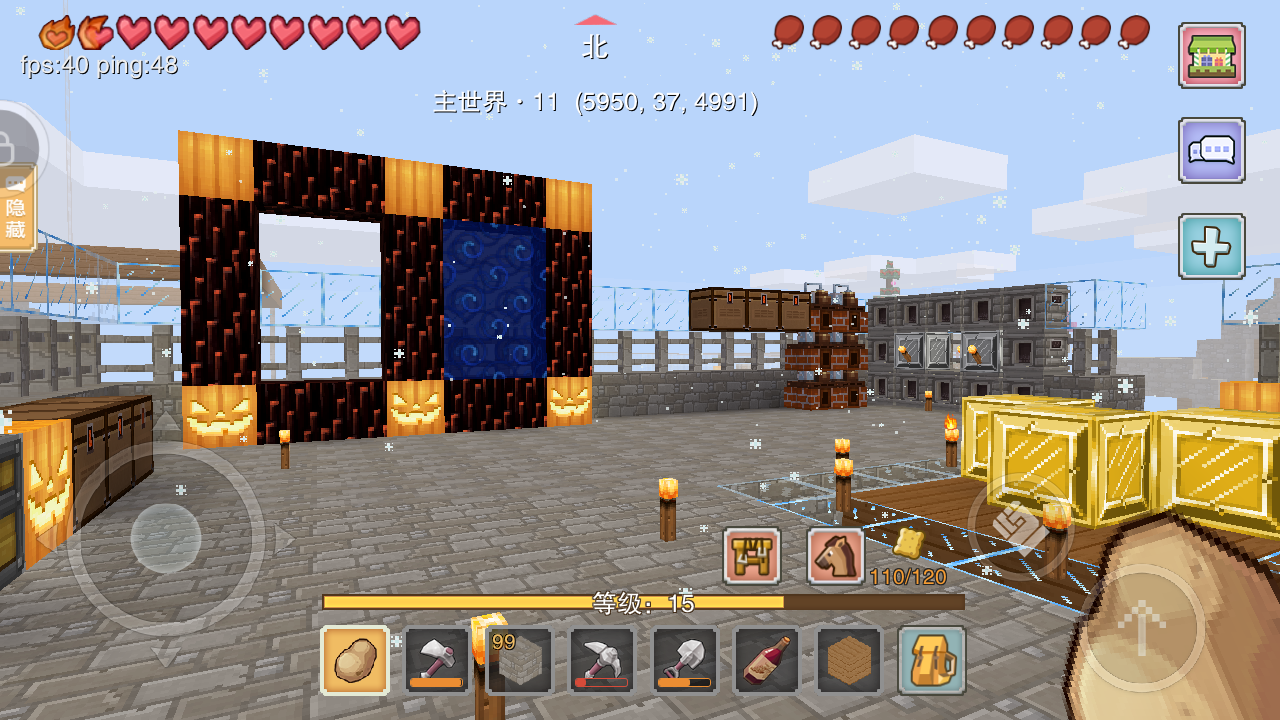Open the chat speech bubble button

pos(1211,151)
